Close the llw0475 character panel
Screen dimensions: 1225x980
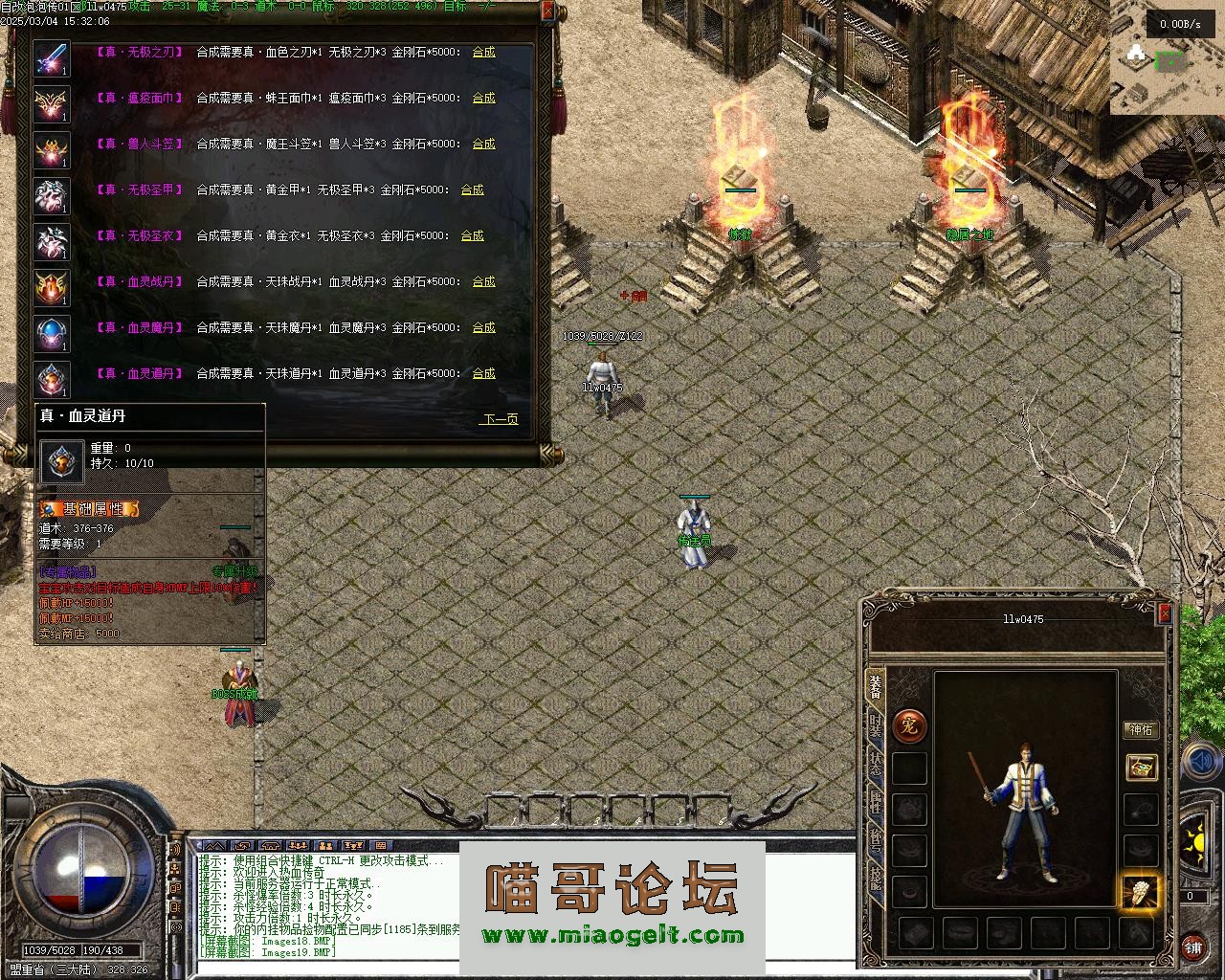coord(1165,613)
